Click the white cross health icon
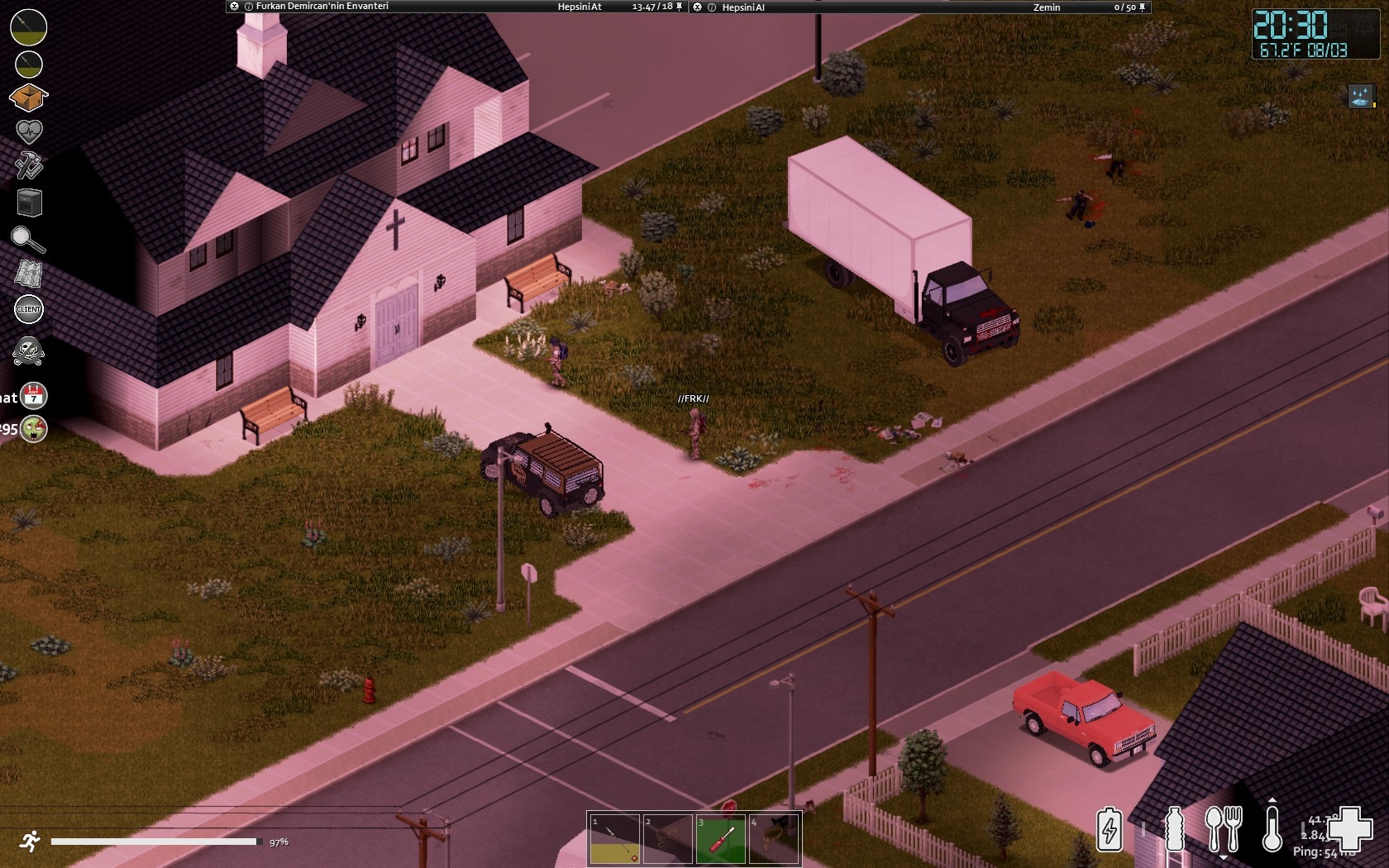The height and width of the screenshot is (868, 1389). tap(1349, 827)
